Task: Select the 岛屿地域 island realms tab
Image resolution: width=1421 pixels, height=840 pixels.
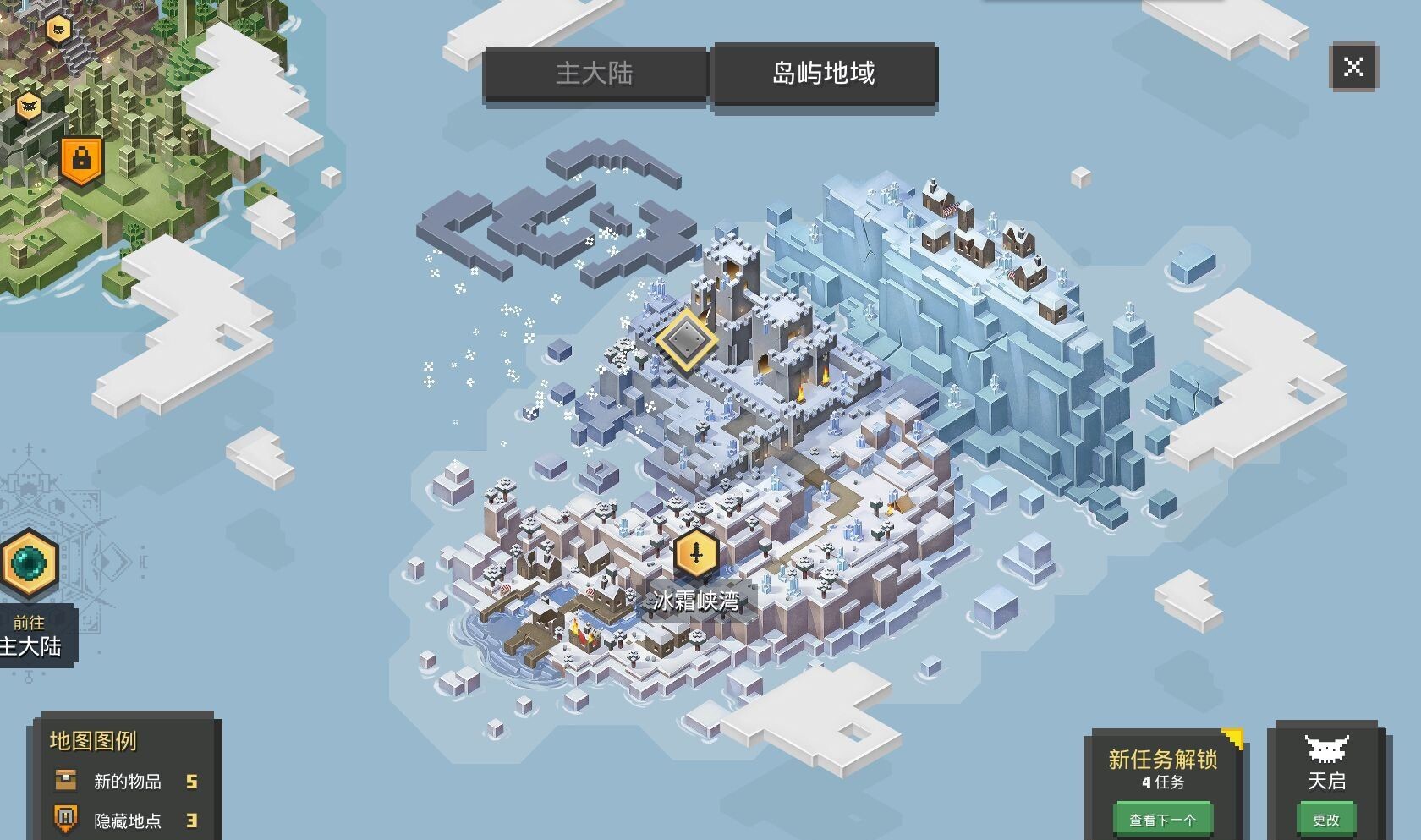Action: tap(824, 74)
